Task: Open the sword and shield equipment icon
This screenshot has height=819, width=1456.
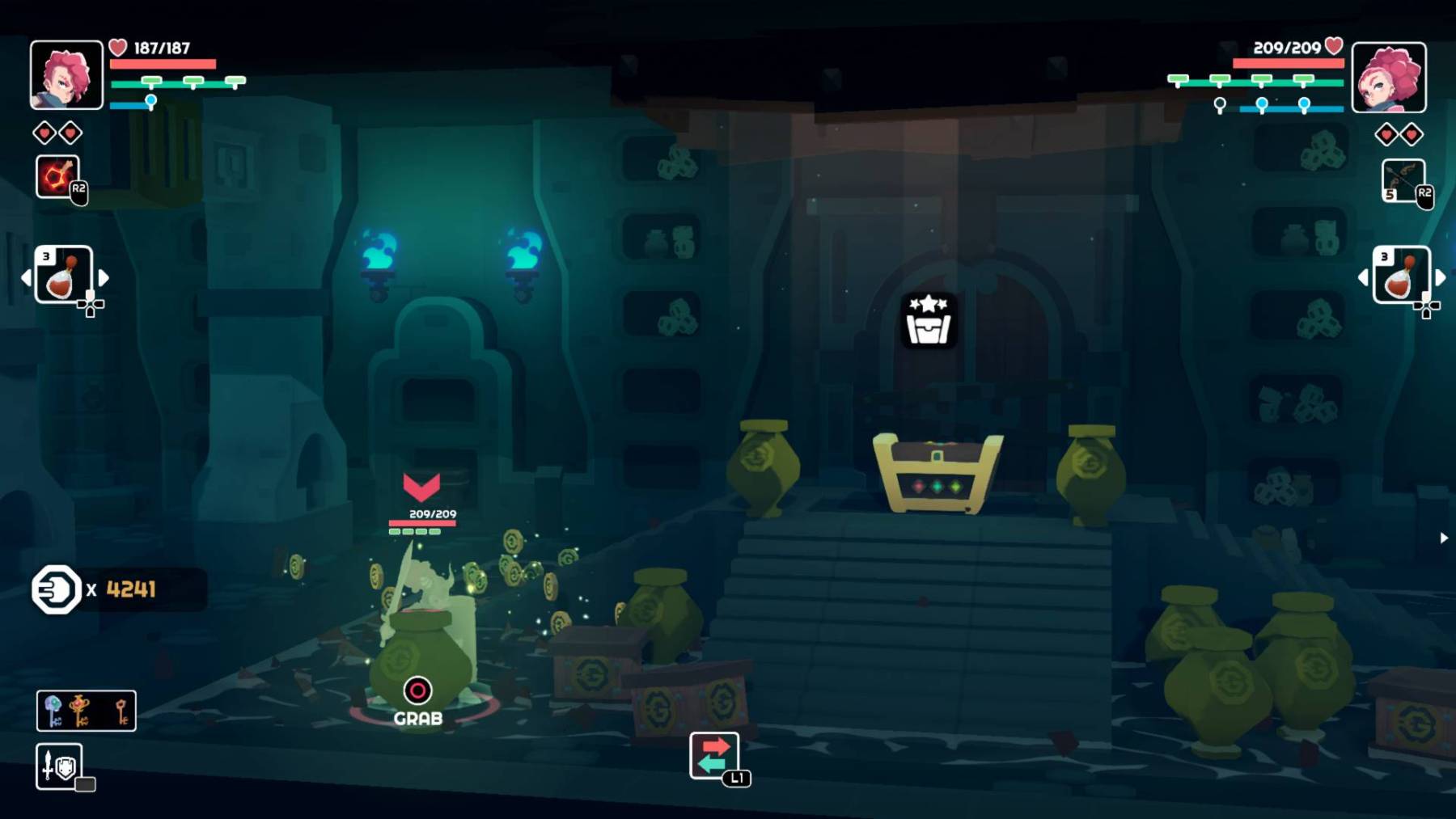Action: point(58,766)
